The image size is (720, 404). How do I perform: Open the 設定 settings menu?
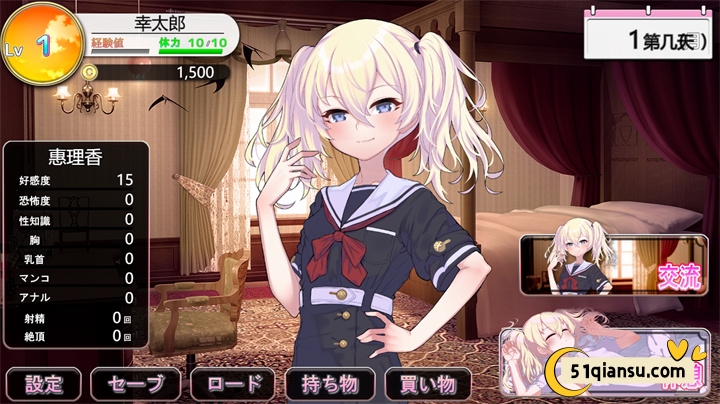[x=43, y=383]
